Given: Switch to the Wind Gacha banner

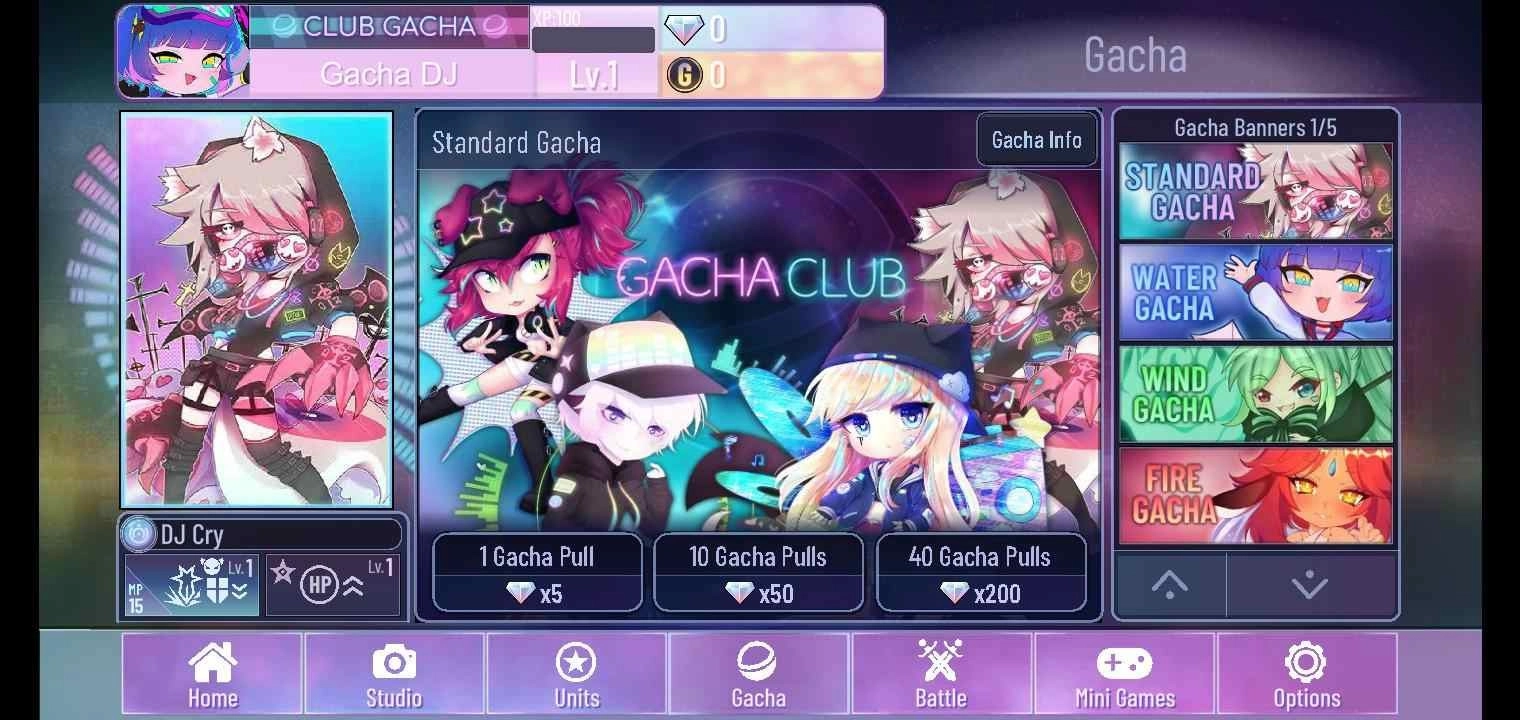Looking at the screenshot, I should [1255, 393].
